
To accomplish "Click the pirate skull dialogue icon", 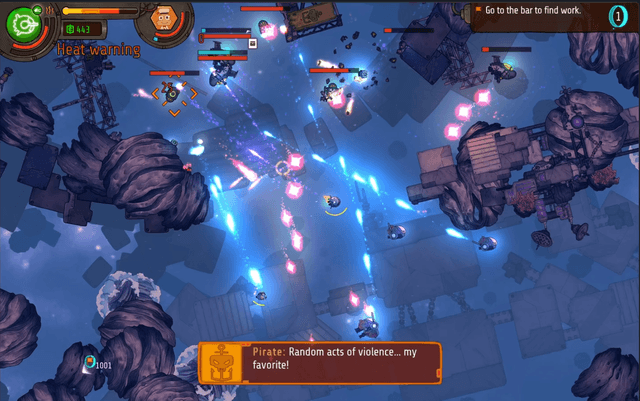I will point(224,362).
